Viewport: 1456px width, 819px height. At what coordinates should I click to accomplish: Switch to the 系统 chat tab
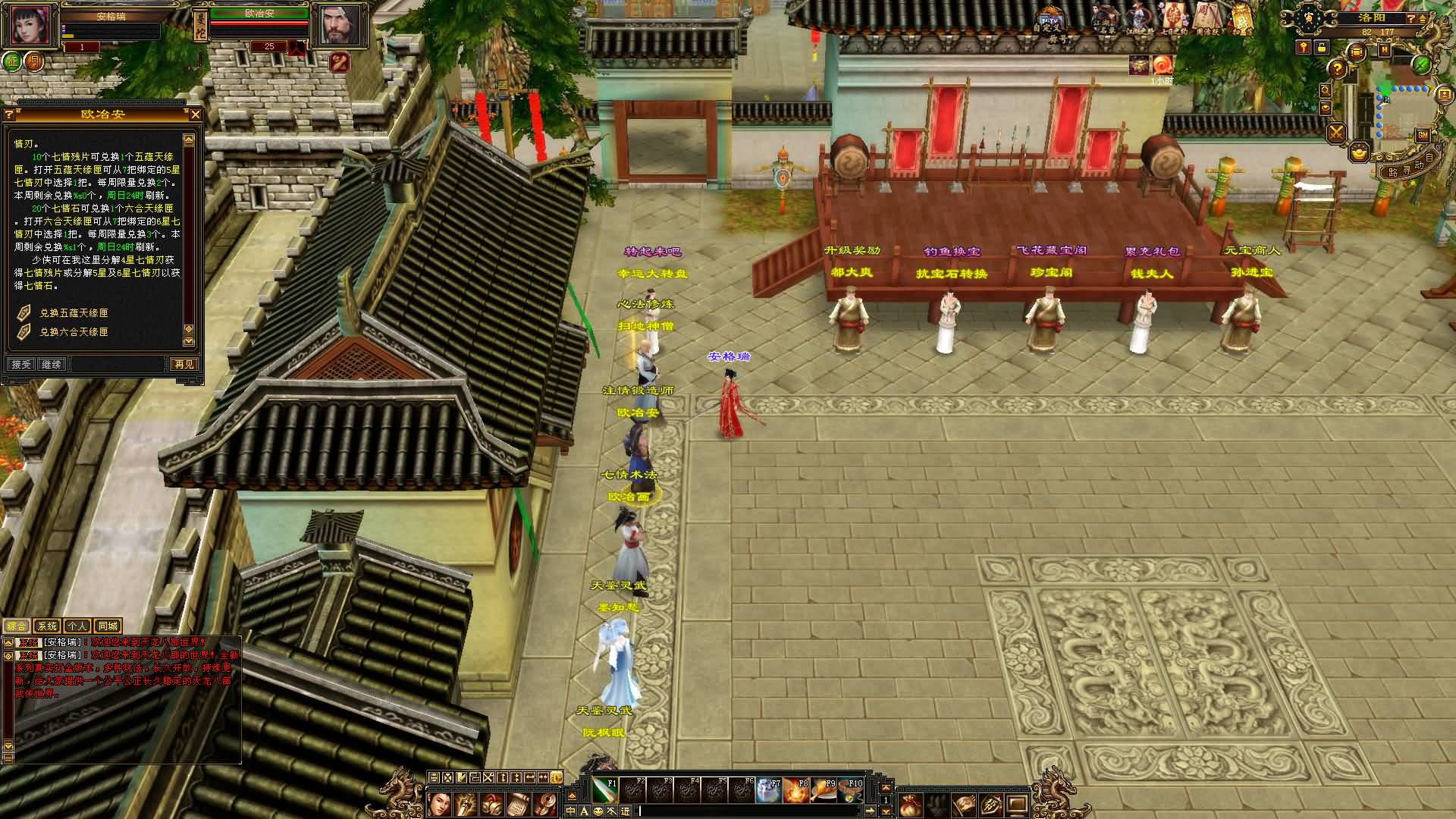tap(47, 626)
